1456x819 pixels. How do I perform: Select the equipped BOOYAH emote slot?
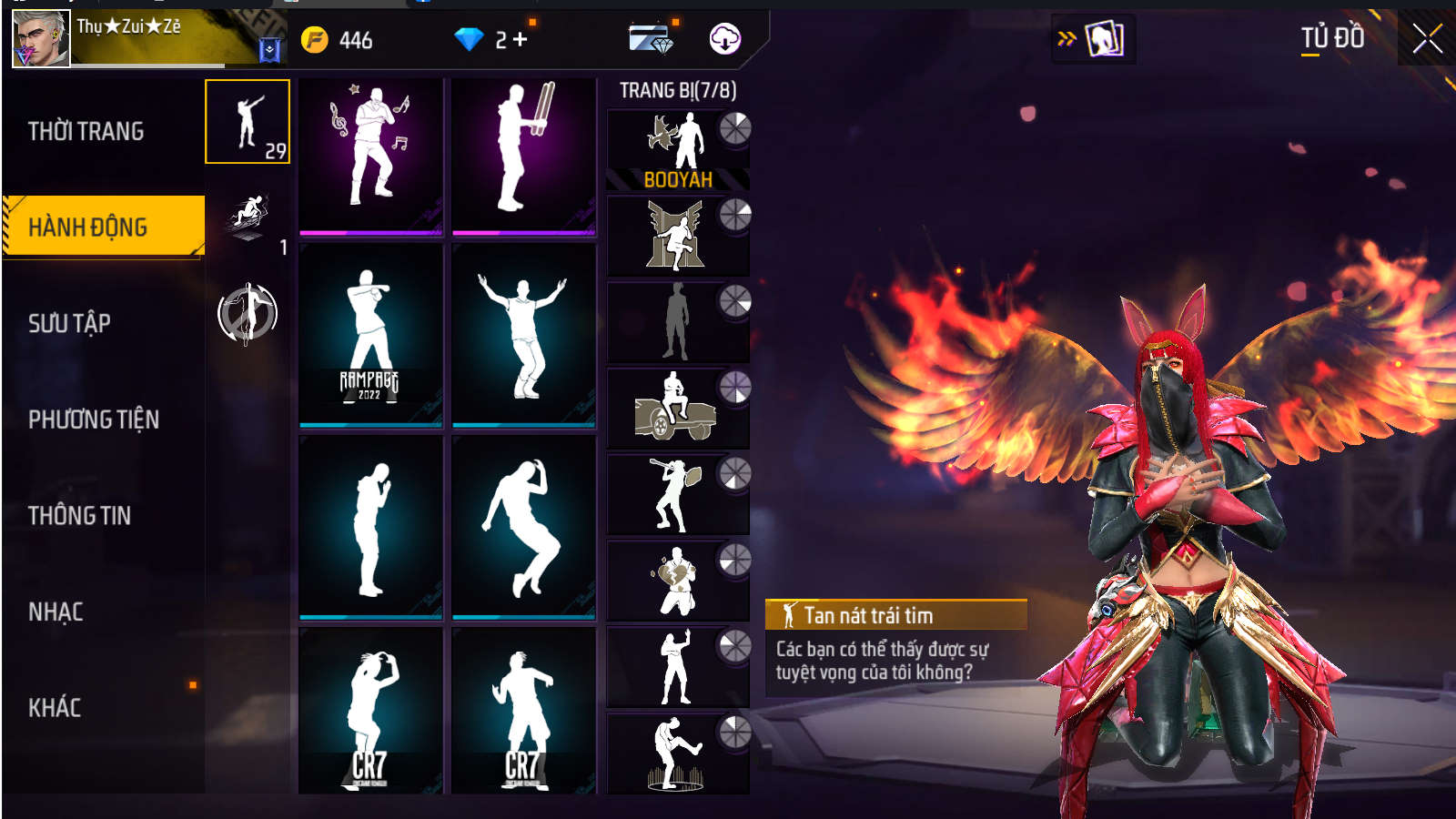(677, 150)
